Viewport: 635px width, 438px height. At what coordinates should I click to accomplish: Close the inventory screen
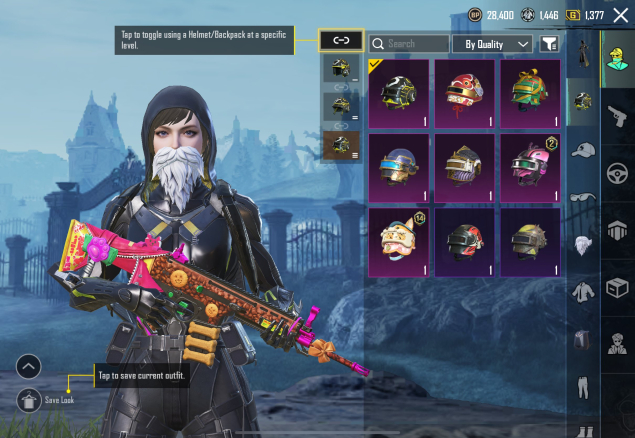coord(620,15)
